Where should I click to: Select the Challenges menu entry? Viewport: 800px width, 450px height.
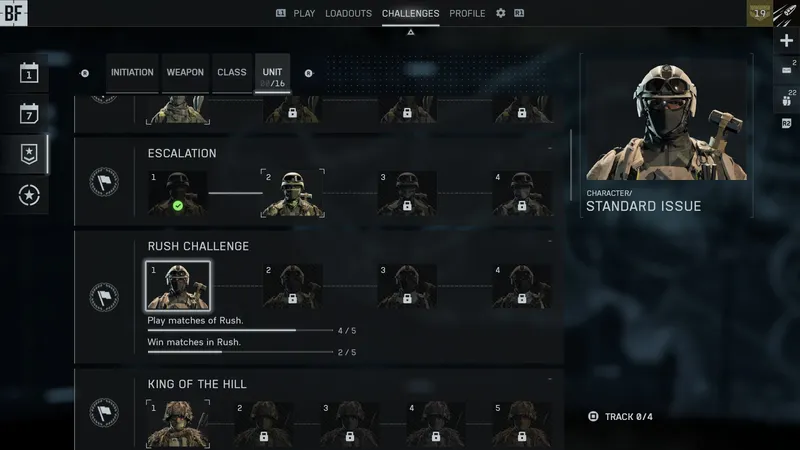pyautogui.click(x=410, y=13)
